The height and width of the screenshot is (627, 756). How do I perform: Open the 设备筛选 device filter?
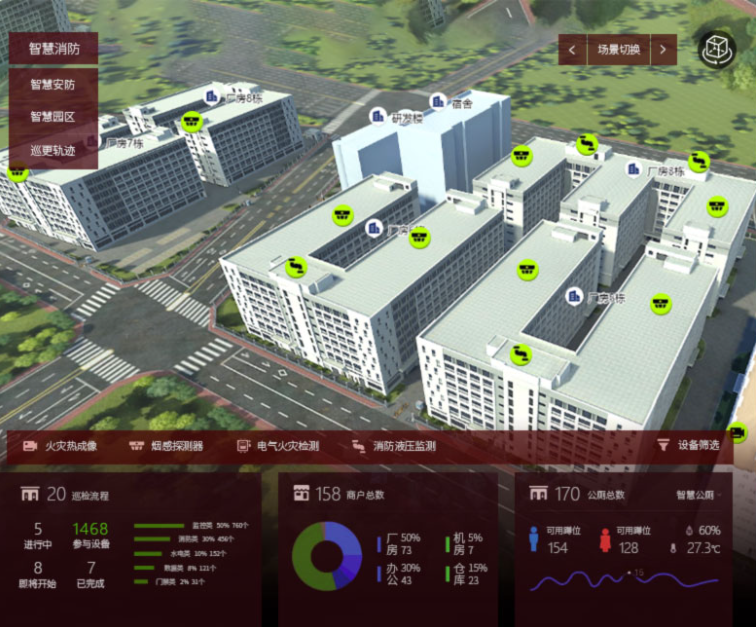click(x=688, y=445)
